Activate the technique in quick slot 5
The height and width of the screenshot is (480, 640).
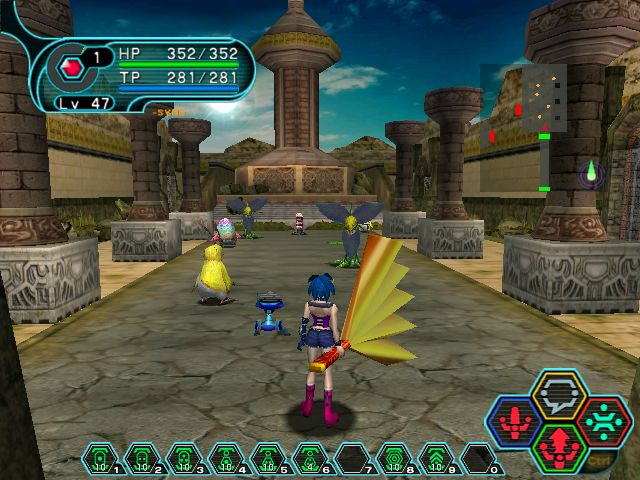click(267, 459)
